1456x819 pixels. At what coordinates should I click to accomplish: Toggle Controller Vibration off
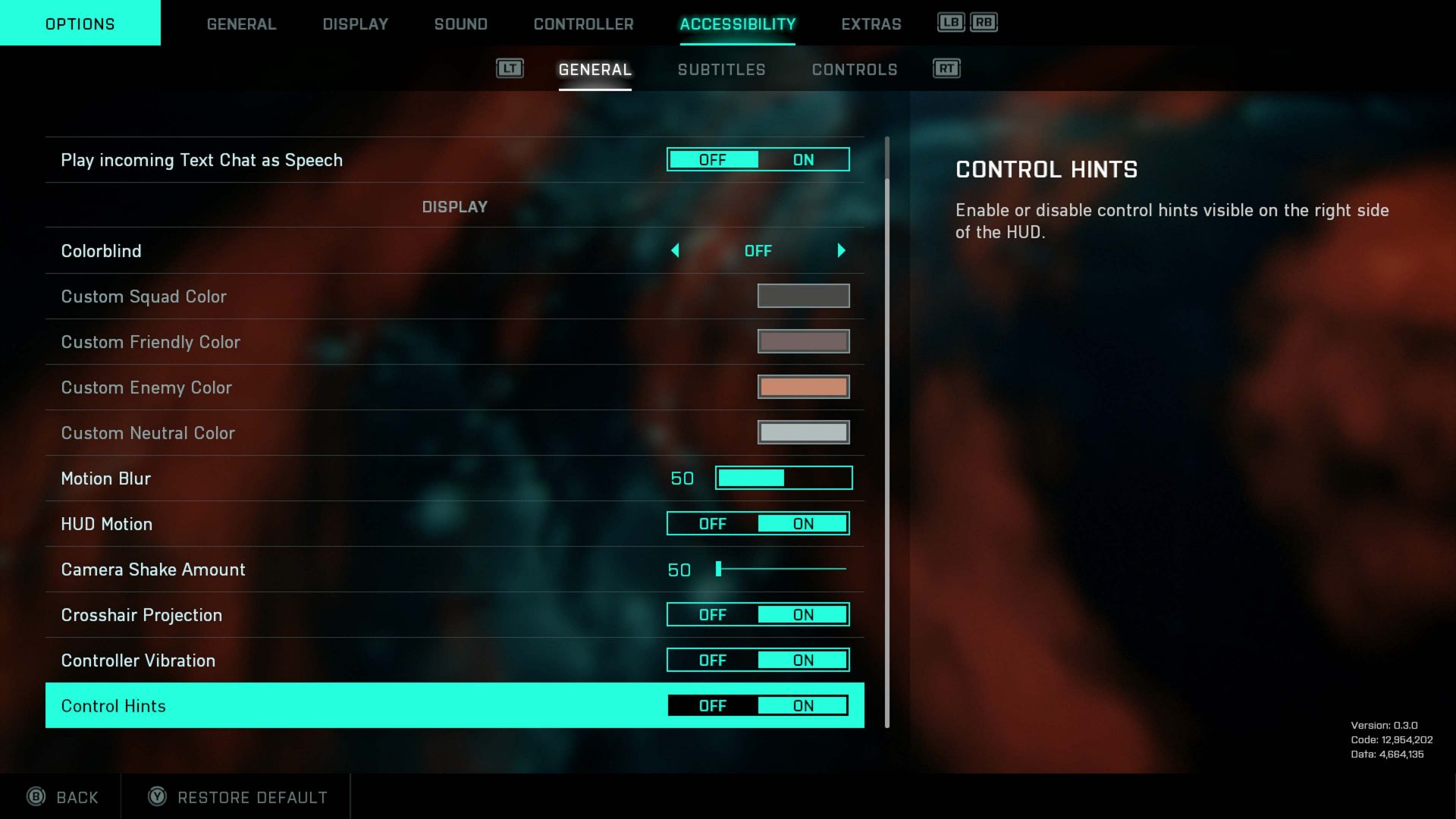click(711, 660)
